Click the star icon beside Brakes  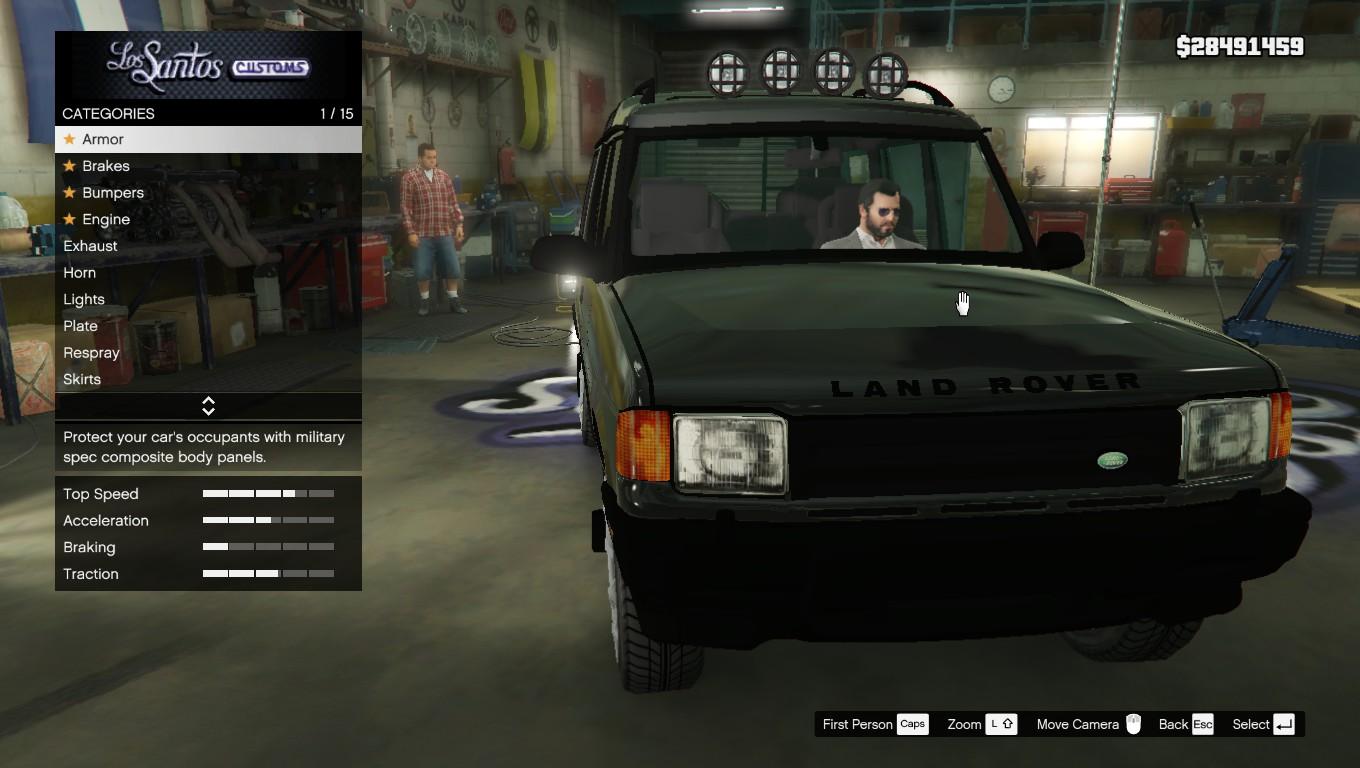point(69,166)
